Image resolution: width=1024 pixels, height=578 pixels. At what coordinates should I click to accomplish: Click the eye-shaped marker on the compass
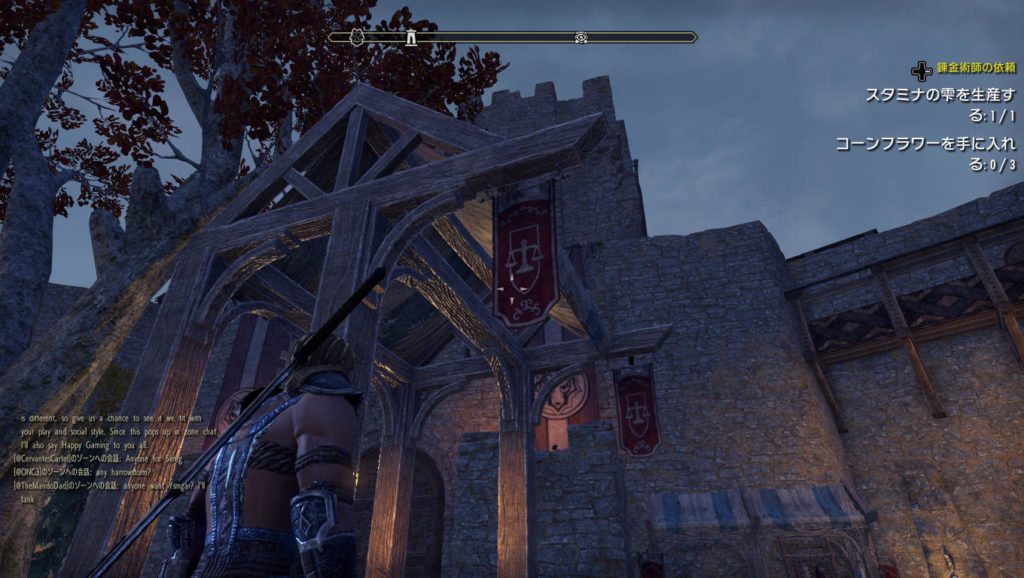click(x=581, y=38)
